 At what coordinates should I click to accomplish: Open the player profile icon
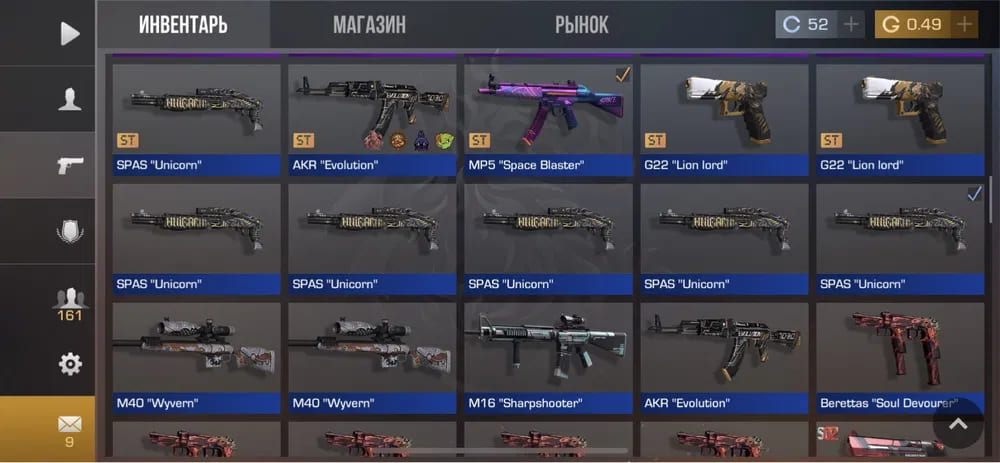(69, 99)
